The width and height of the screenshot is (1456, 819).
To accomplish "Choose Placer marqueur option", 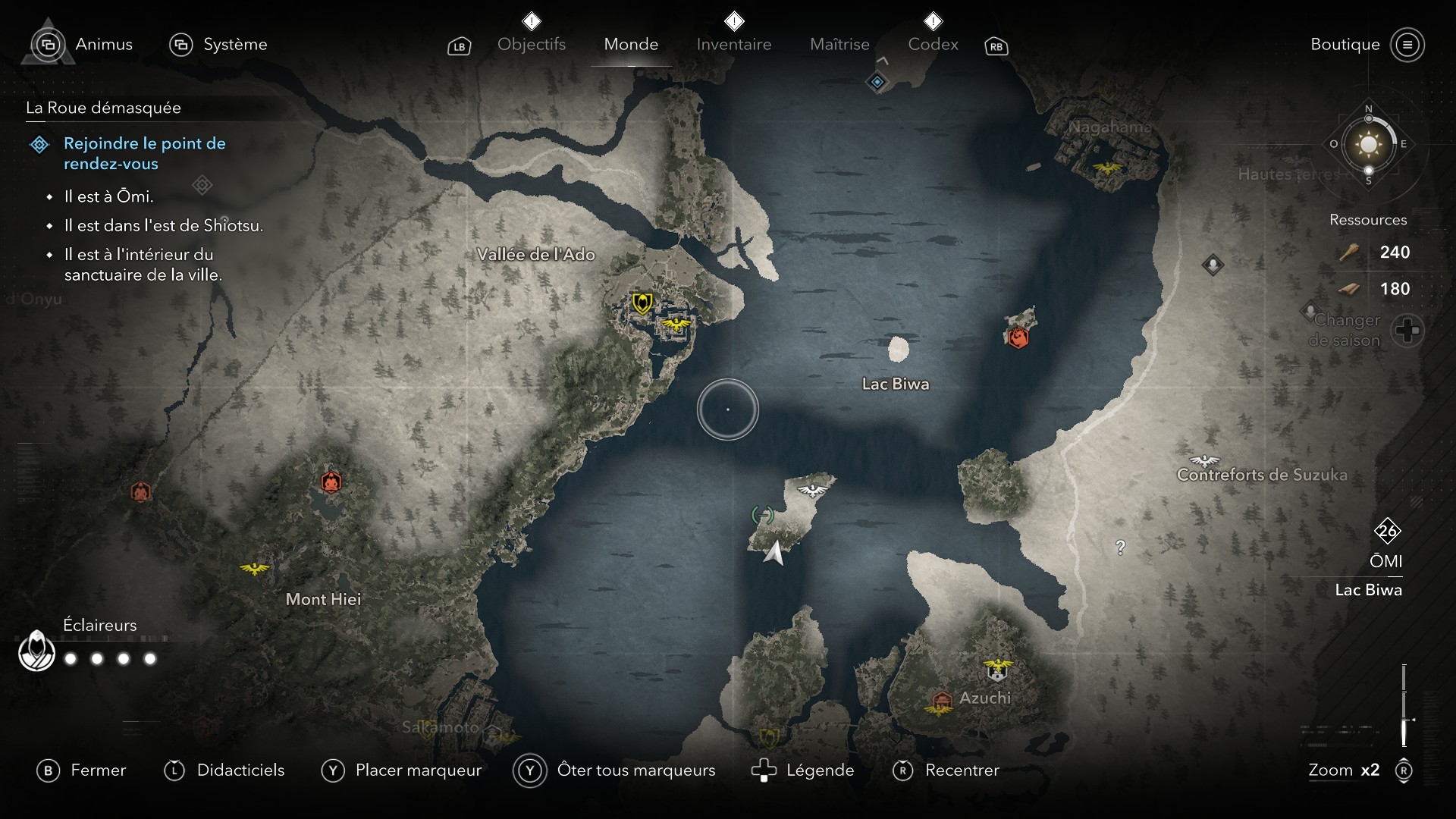I will tap(401, 770).
